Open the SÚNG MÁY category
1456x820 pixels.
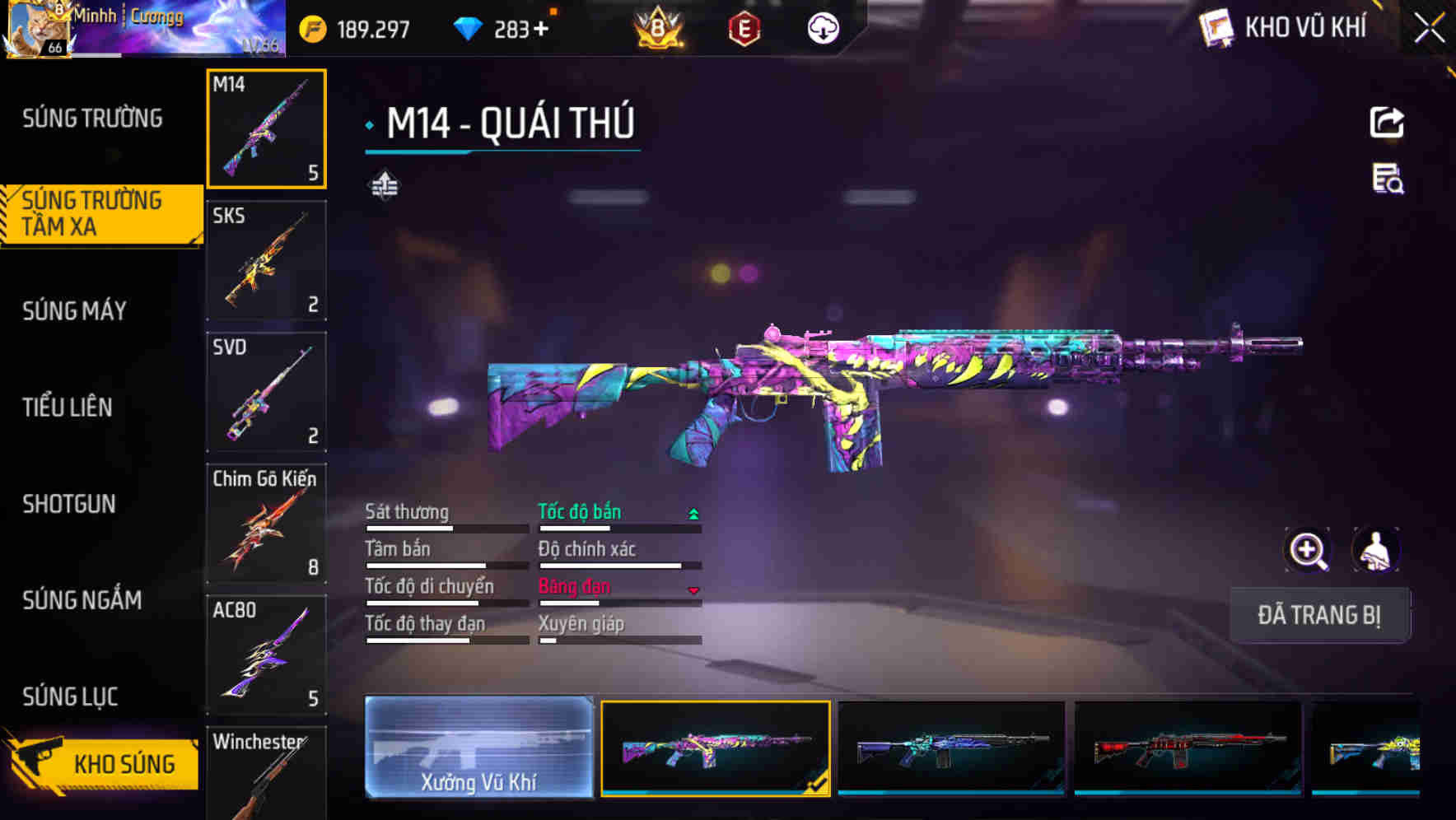74,310
